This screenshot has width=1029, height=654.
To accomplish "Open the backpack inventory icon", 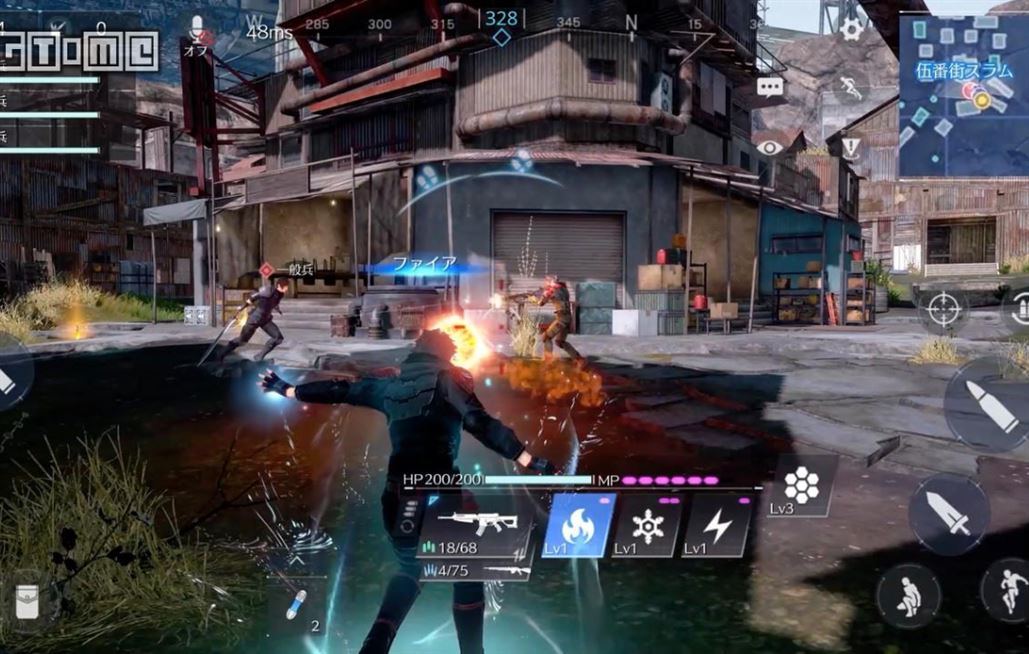I will (26, 598).
